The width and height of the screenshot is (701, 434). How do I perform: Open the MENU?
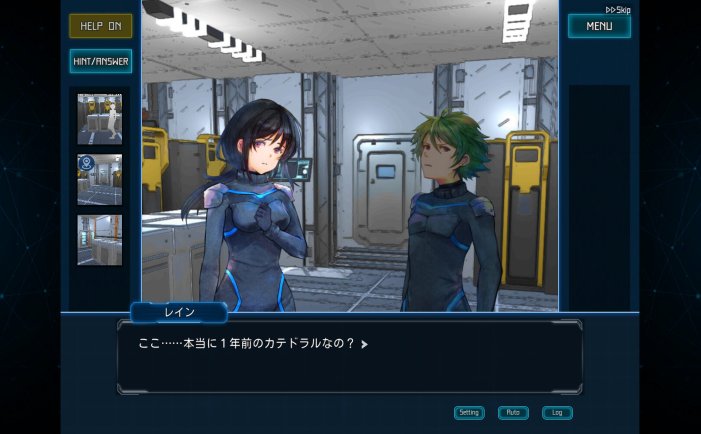click(599, 26)
